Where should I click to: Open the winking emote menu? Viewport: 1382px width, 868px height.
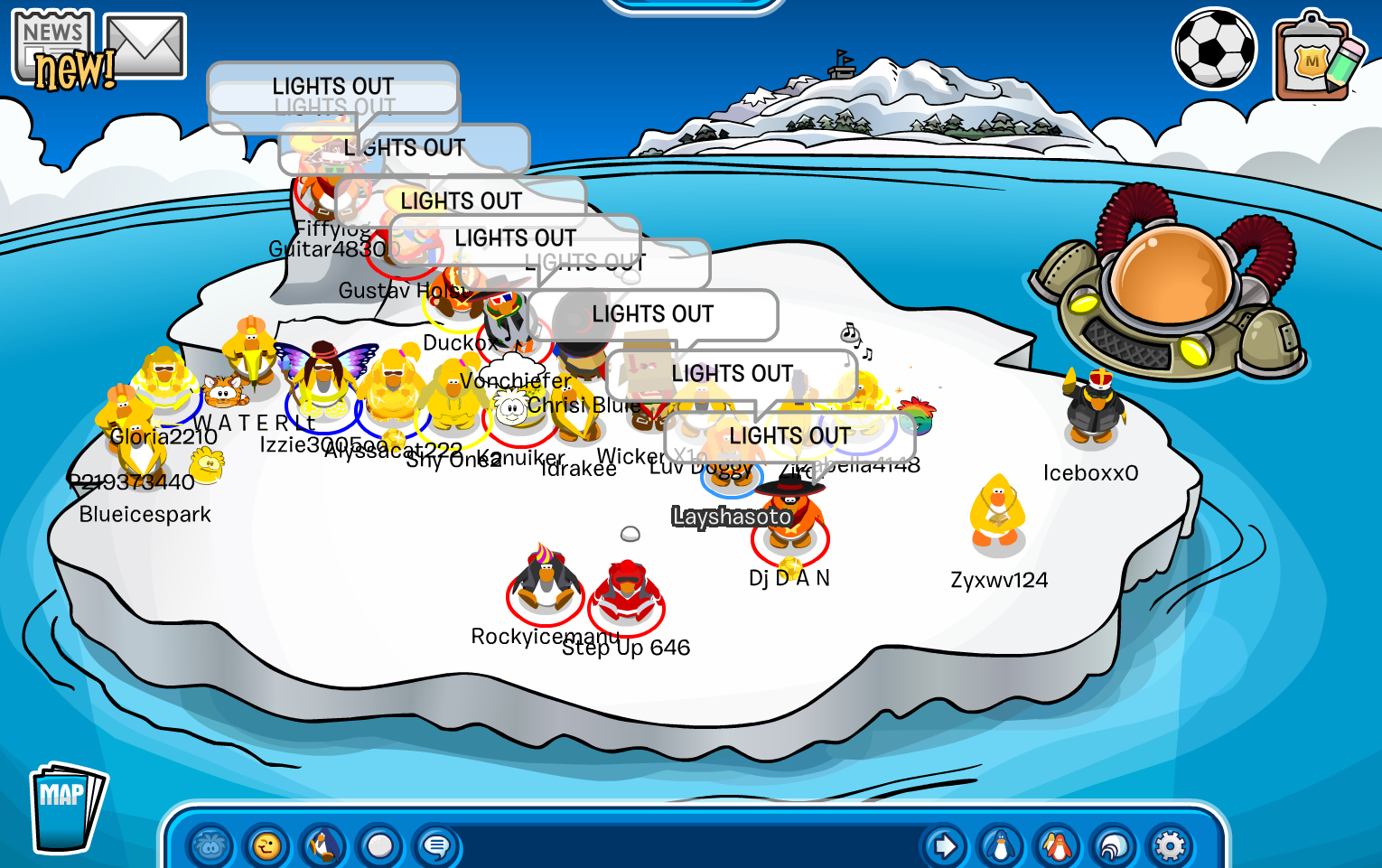coord(266,847)
